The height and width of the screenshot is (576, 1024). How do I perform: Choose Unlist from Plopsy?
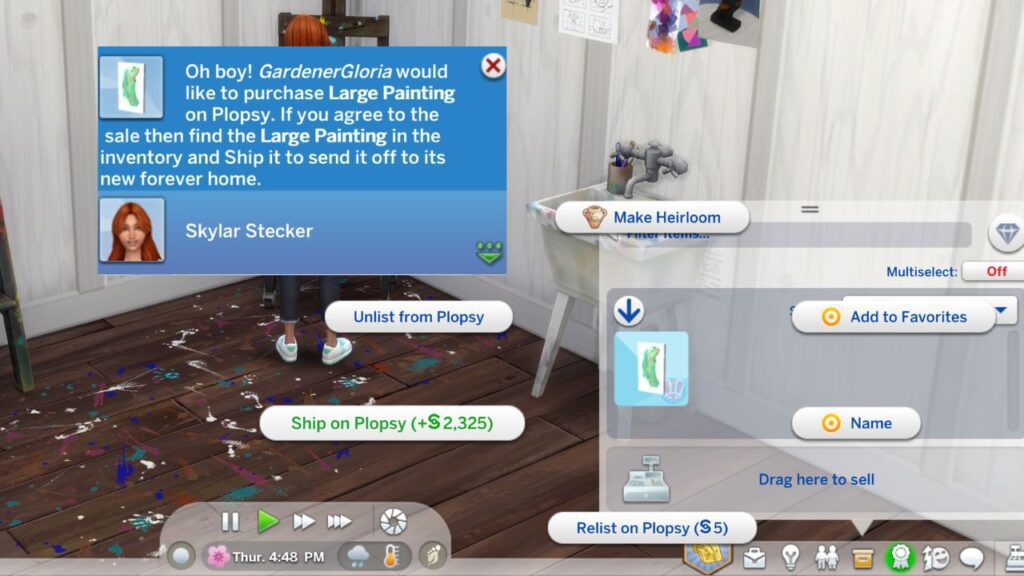418,317
